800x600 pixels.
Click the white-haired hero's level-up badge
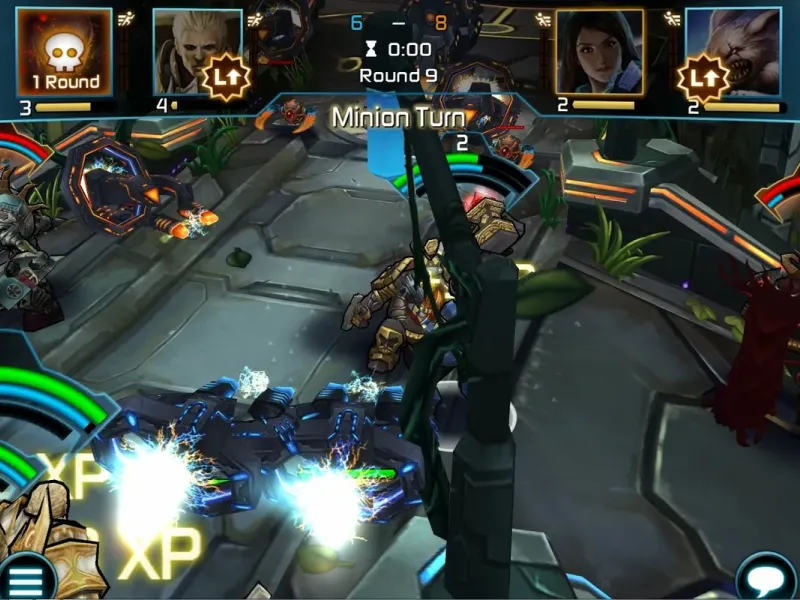click(x=225, y=77)
